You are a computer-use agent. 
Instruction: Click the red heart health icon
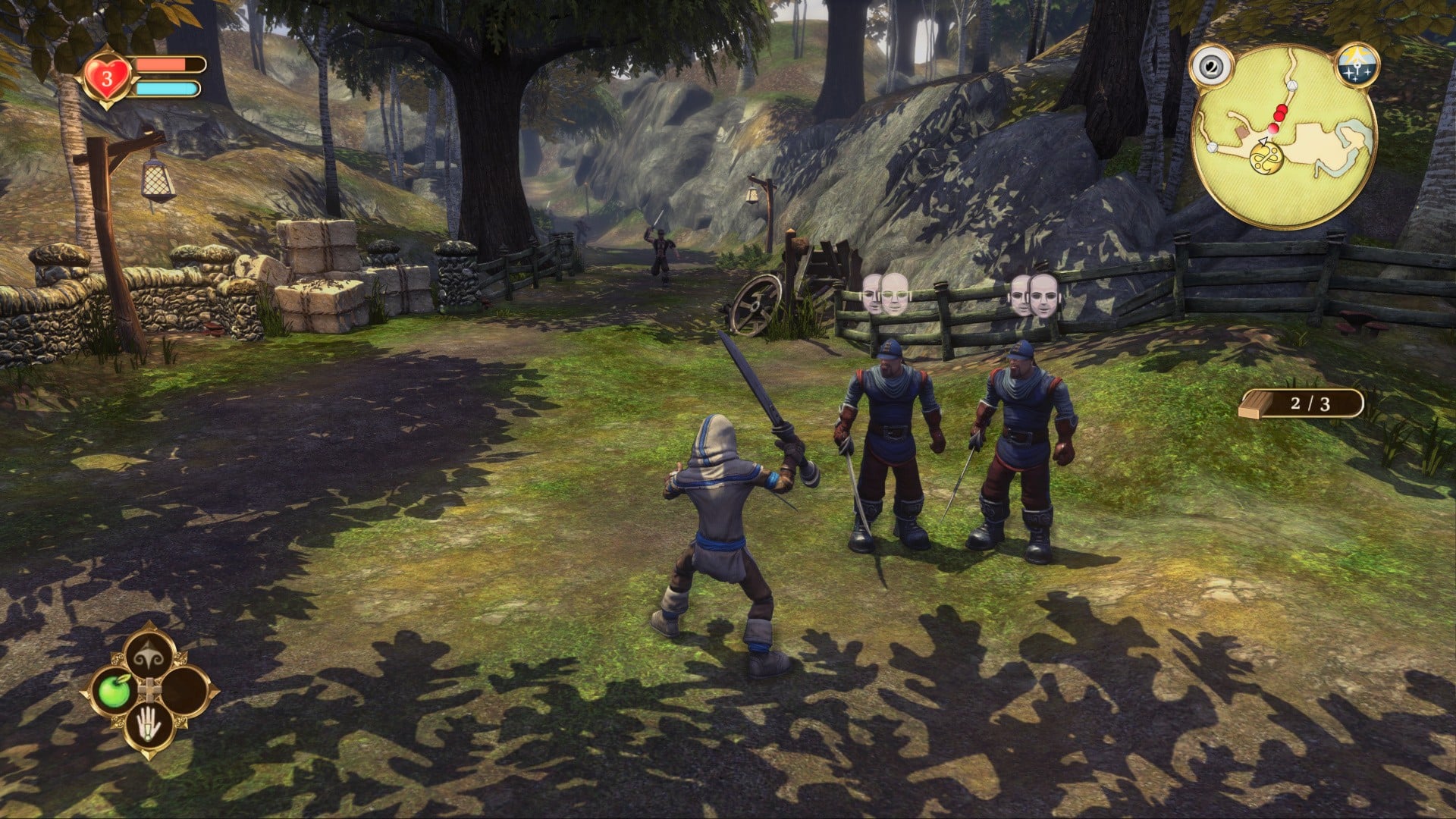108,77
